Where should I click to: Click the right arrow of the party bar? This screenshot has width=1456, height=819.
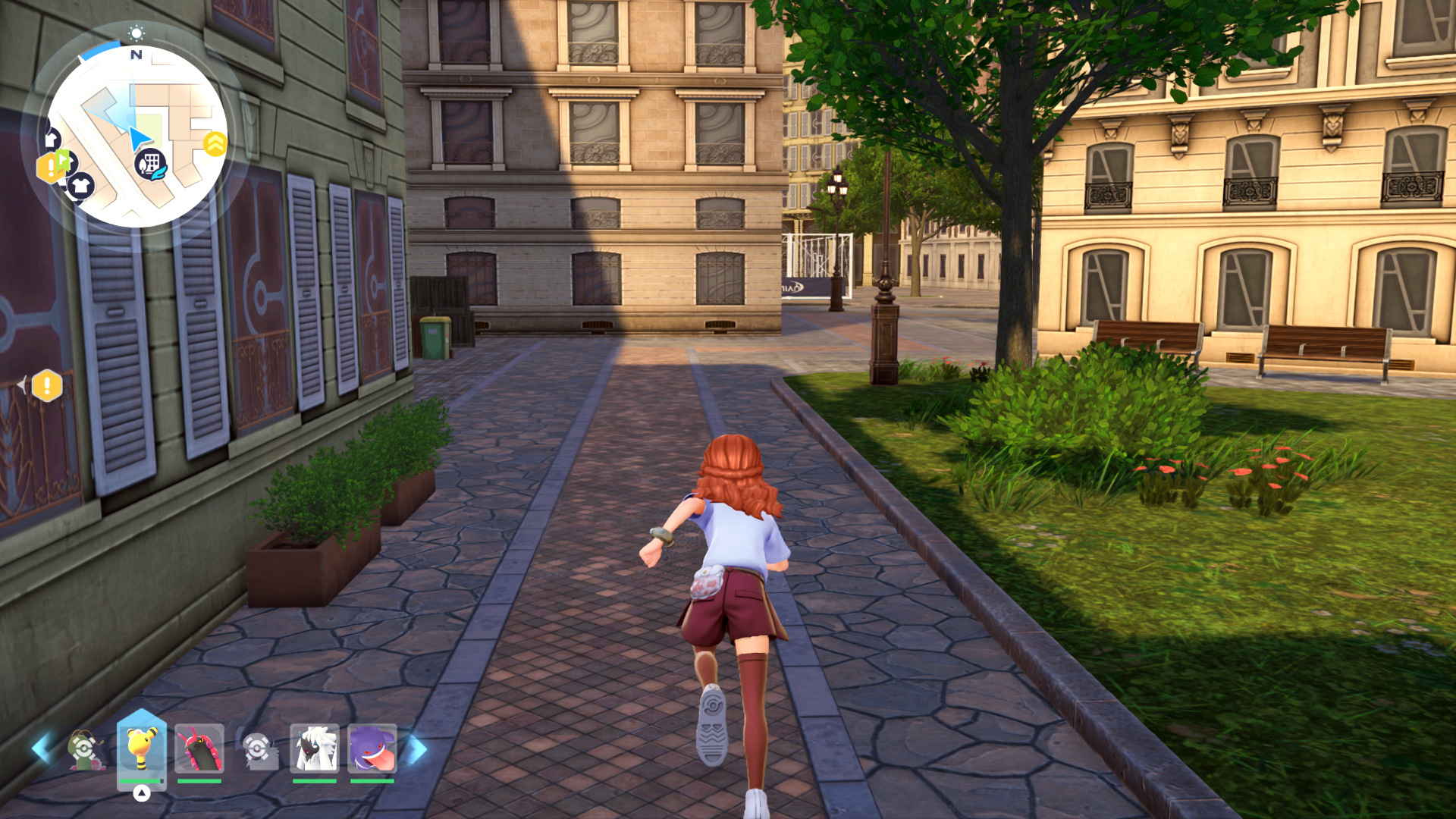(417, 749)
